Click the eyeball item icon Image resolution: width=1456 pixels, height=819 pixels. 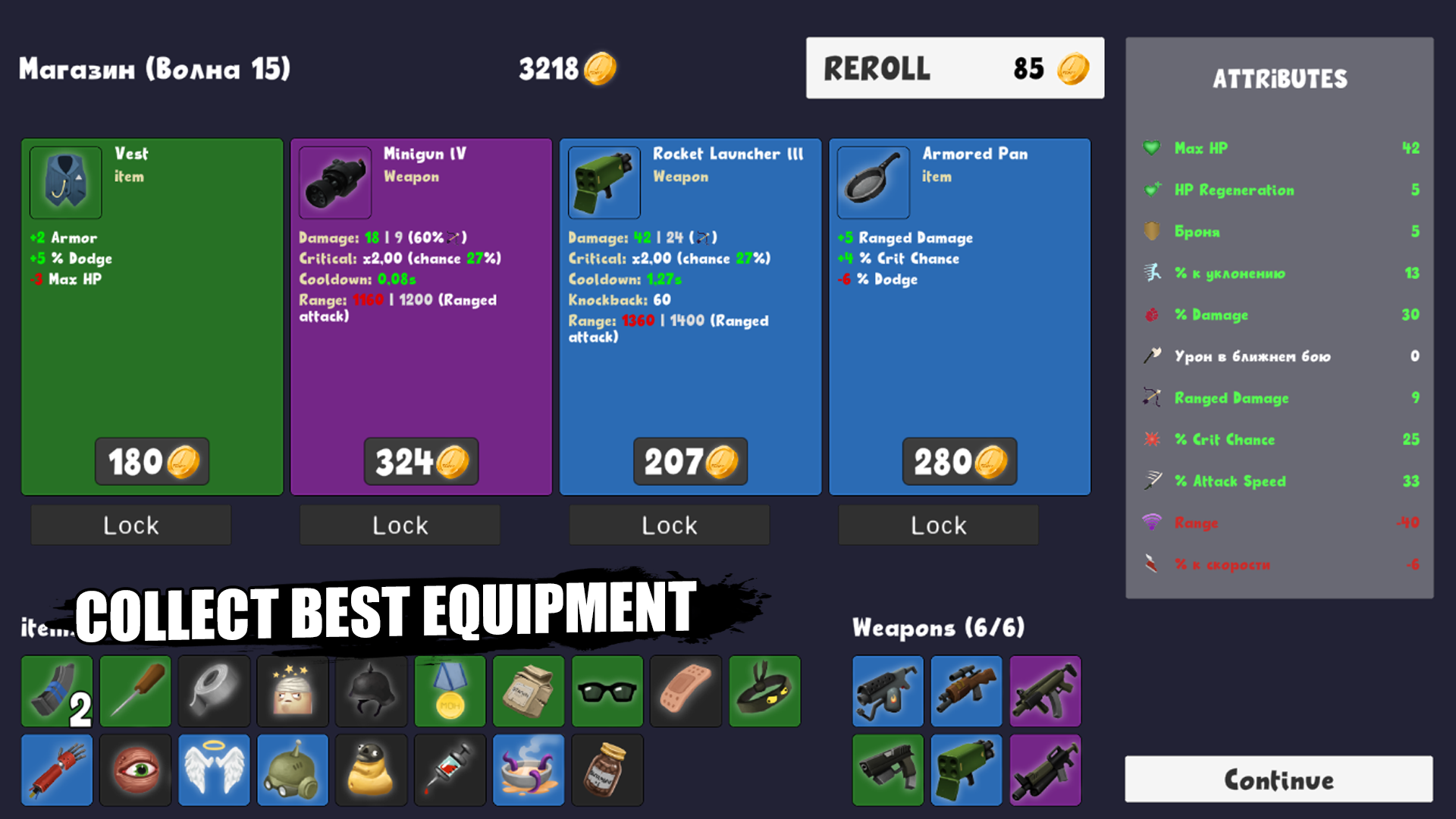pyautogui.click(x=134, y=770)
